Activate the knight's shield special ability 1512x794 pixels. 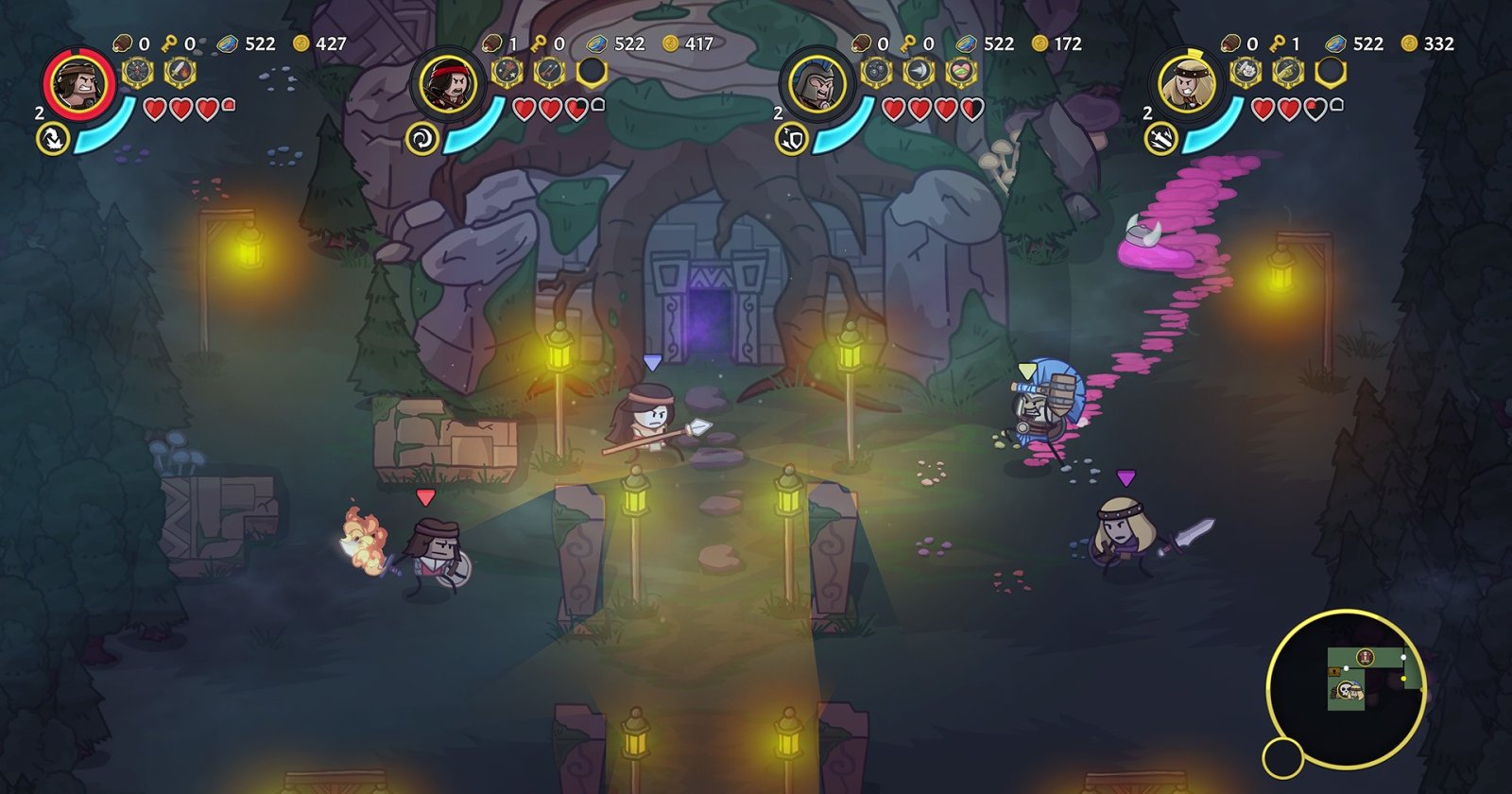pos(789,139)
